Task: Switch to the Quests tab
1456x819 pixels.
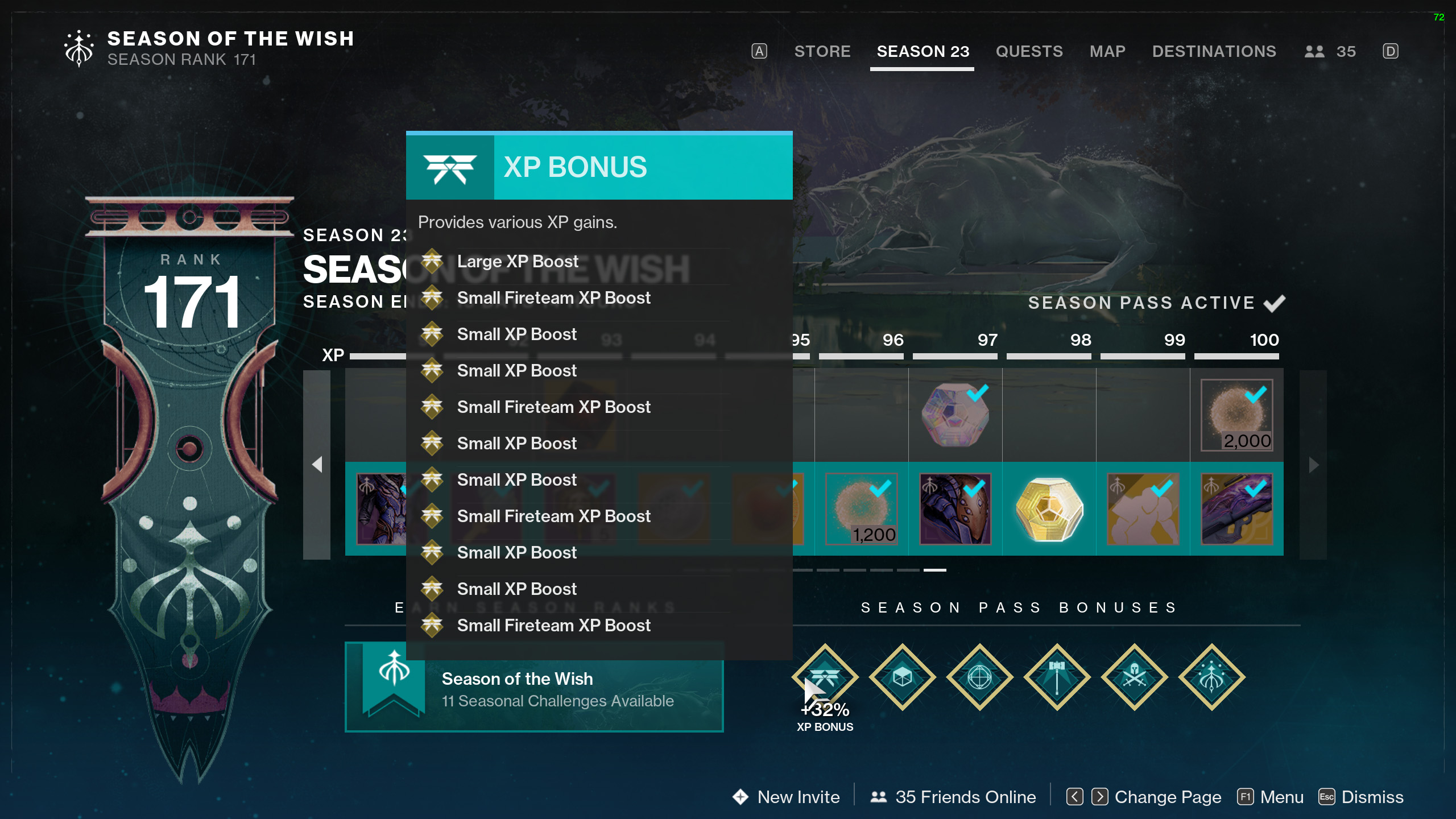Action: click(x=1029, y=51)
